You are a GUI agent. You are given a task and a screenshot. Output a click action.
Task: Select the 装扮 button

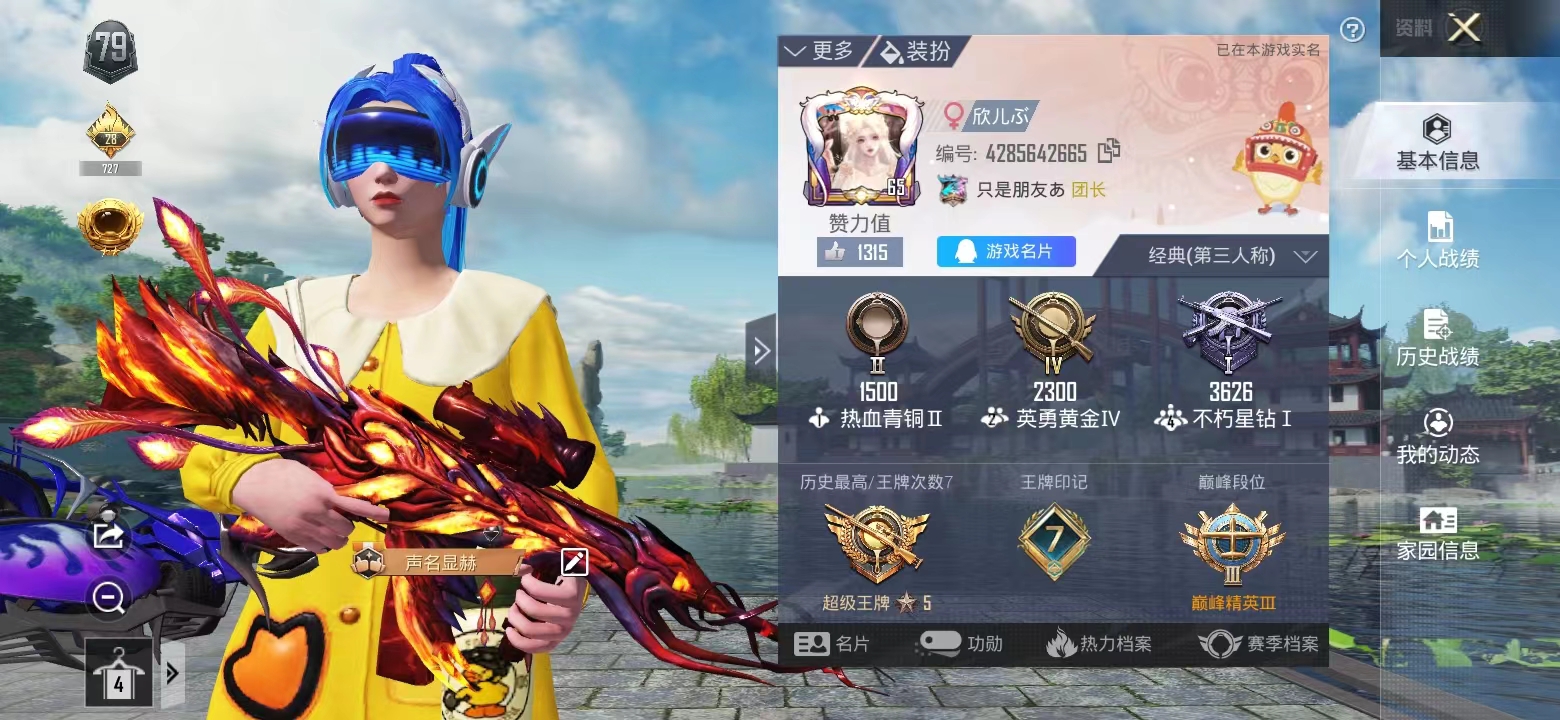tap(916, 51)
